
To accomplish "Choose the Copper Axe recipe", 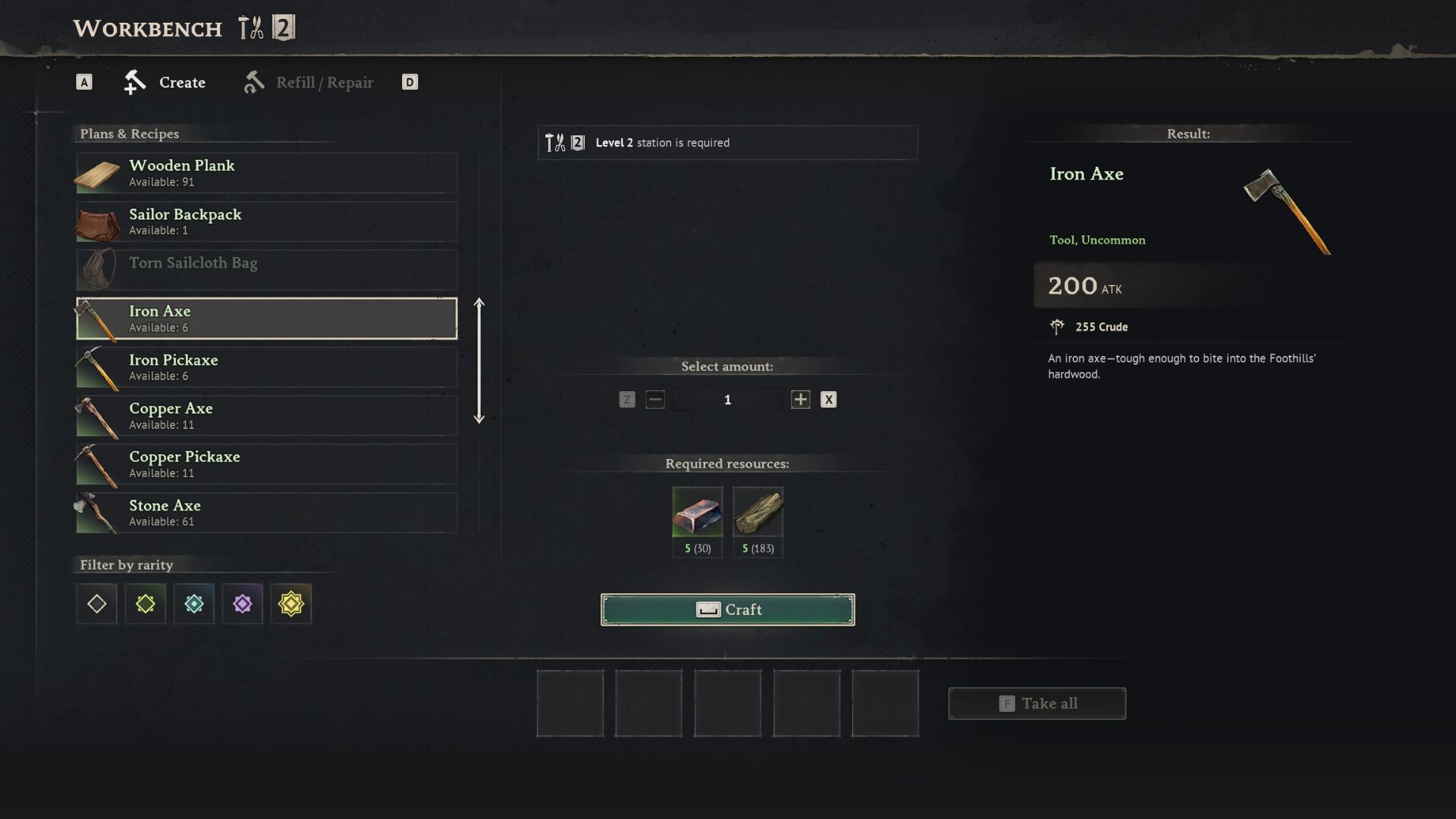I will pyautogui.click(x=266, y=416).
